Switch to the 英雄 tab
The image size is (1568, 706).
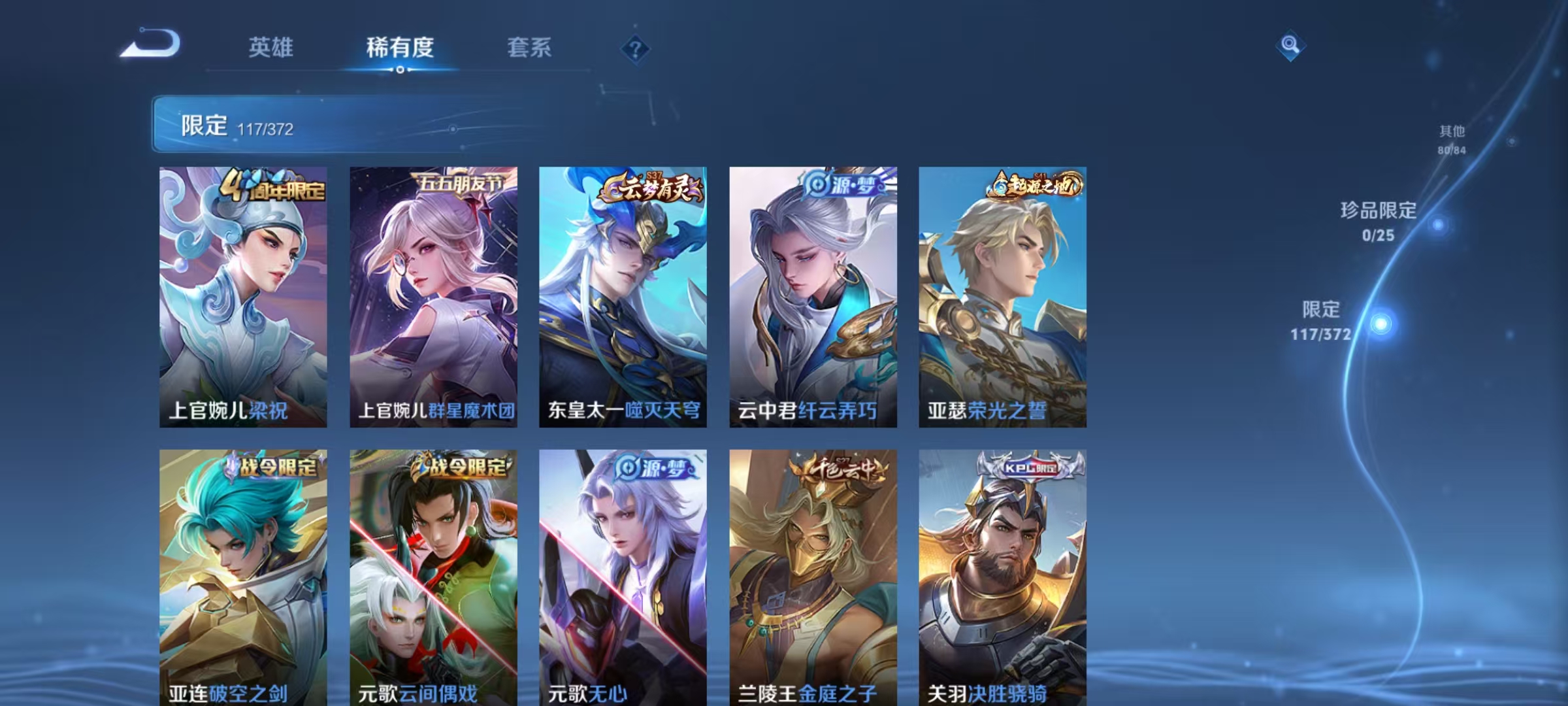[x=272, y=48]
